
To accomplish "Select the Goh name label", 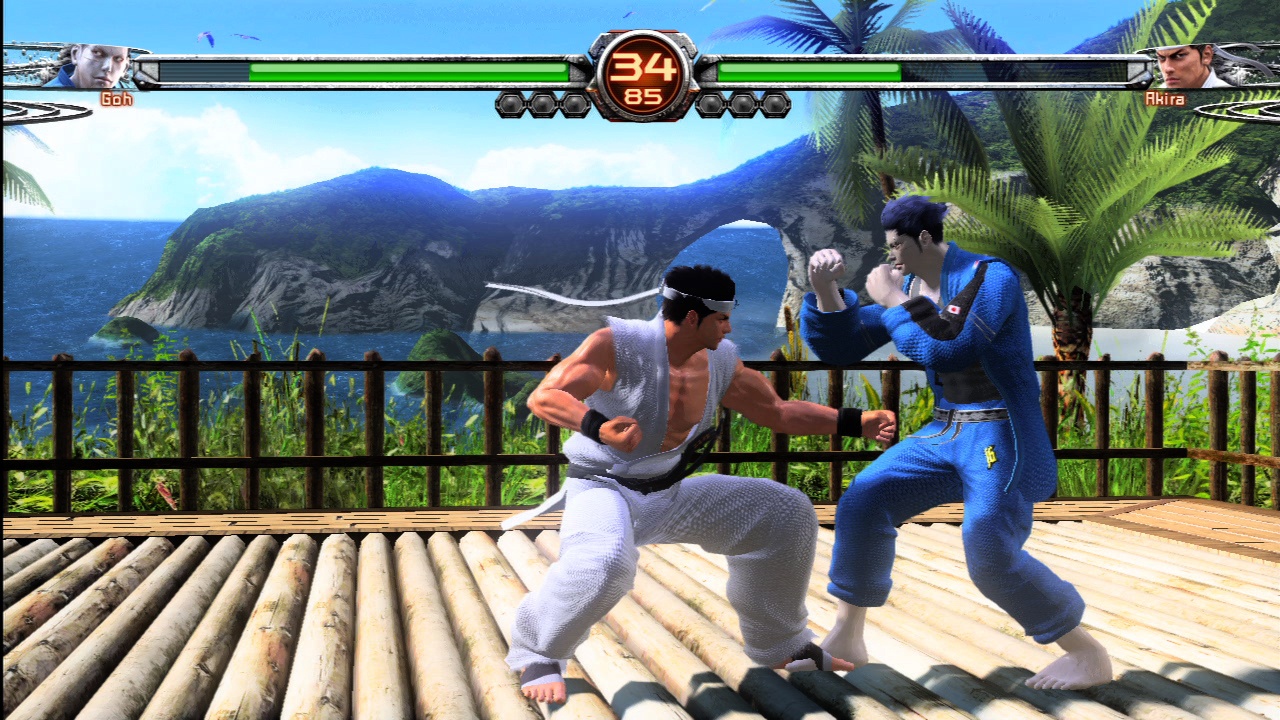I will point(117,100).
